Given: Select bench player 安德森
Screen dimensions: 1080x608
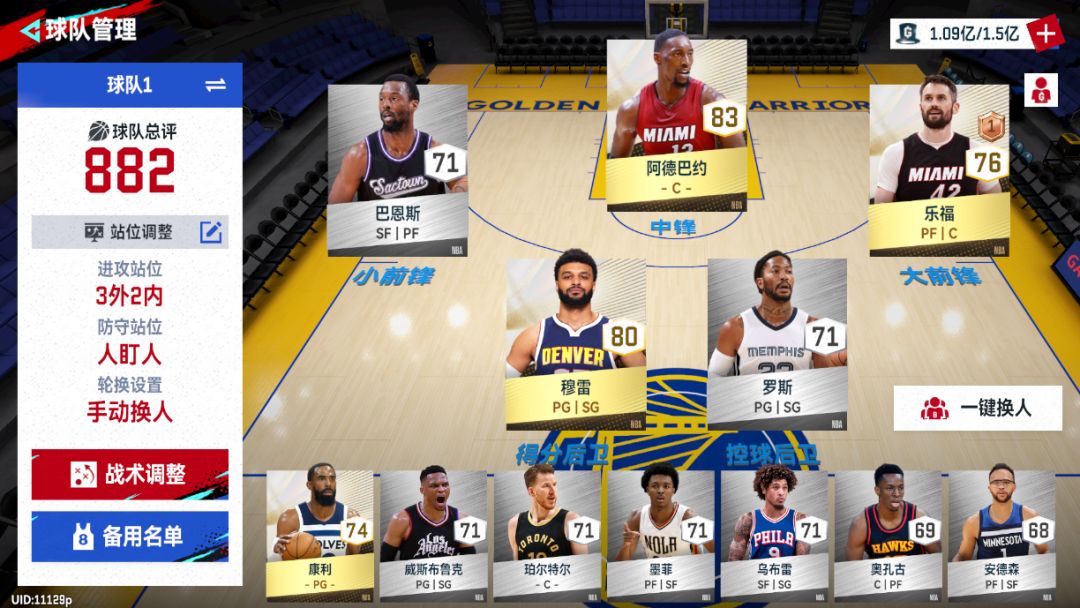Looking at the screenshot, I should pos(1001,532).
